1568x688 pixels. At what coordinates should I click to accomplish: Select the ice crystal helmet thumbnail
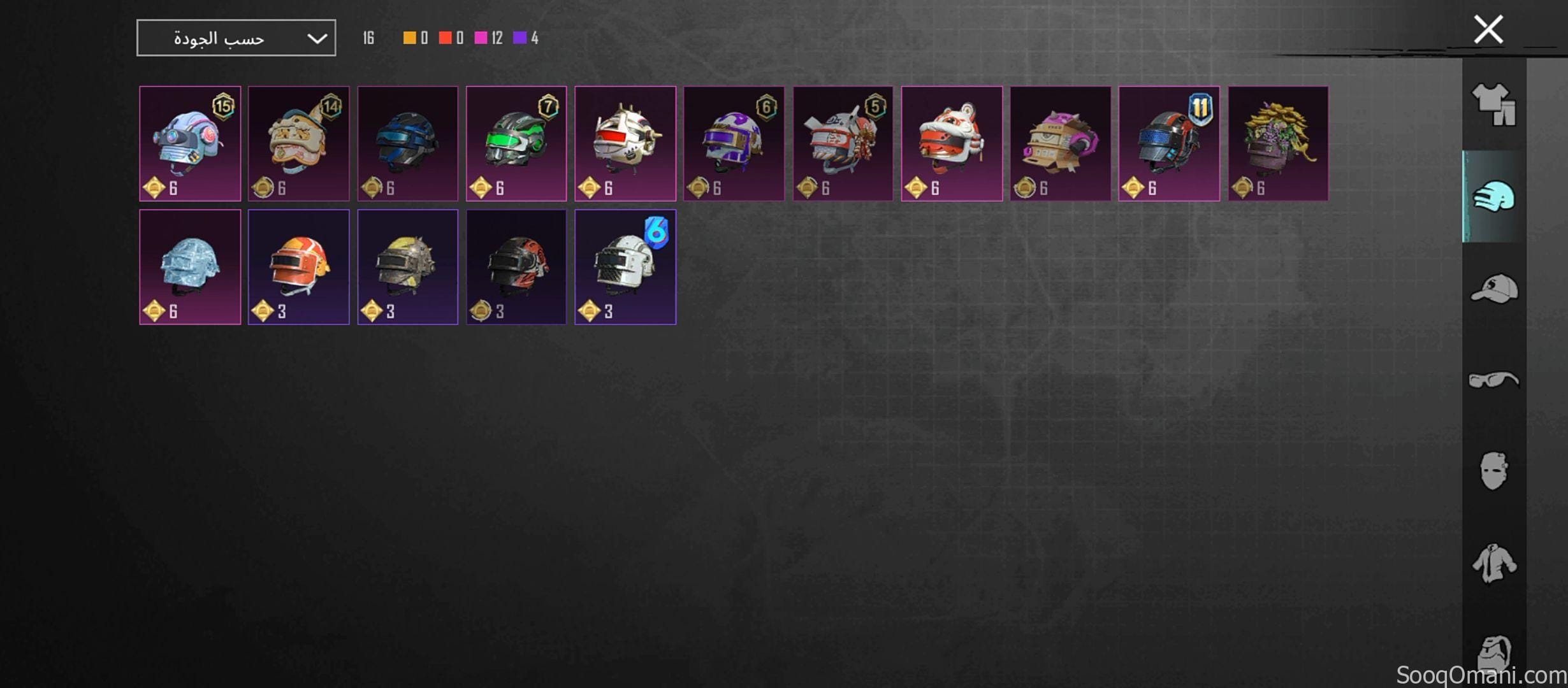click(189, 266)
